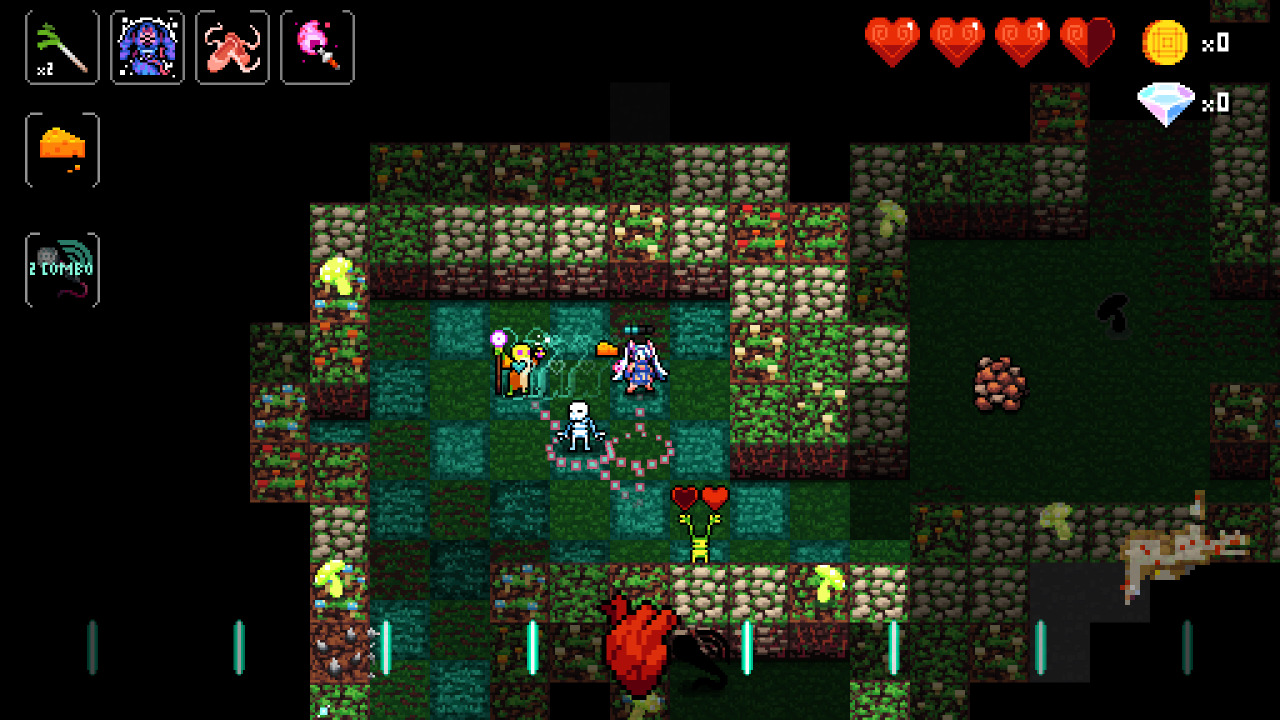Viewport: 1280px width, 720px height.
Task: Click the 2 Combo counter icon
Action: [61, 268]
